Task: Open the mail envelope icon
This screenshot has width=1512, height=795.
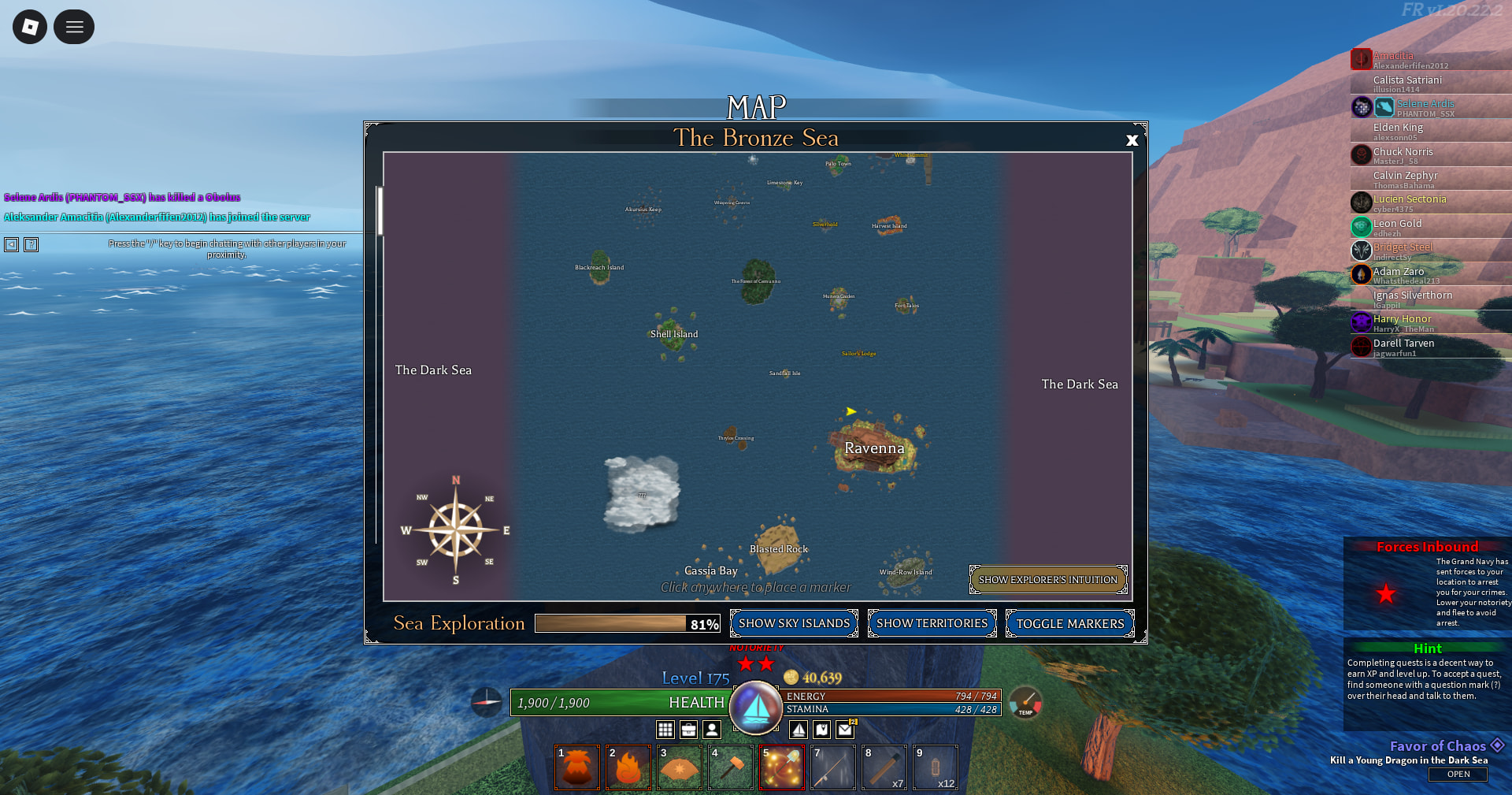Action: point(845,730)
